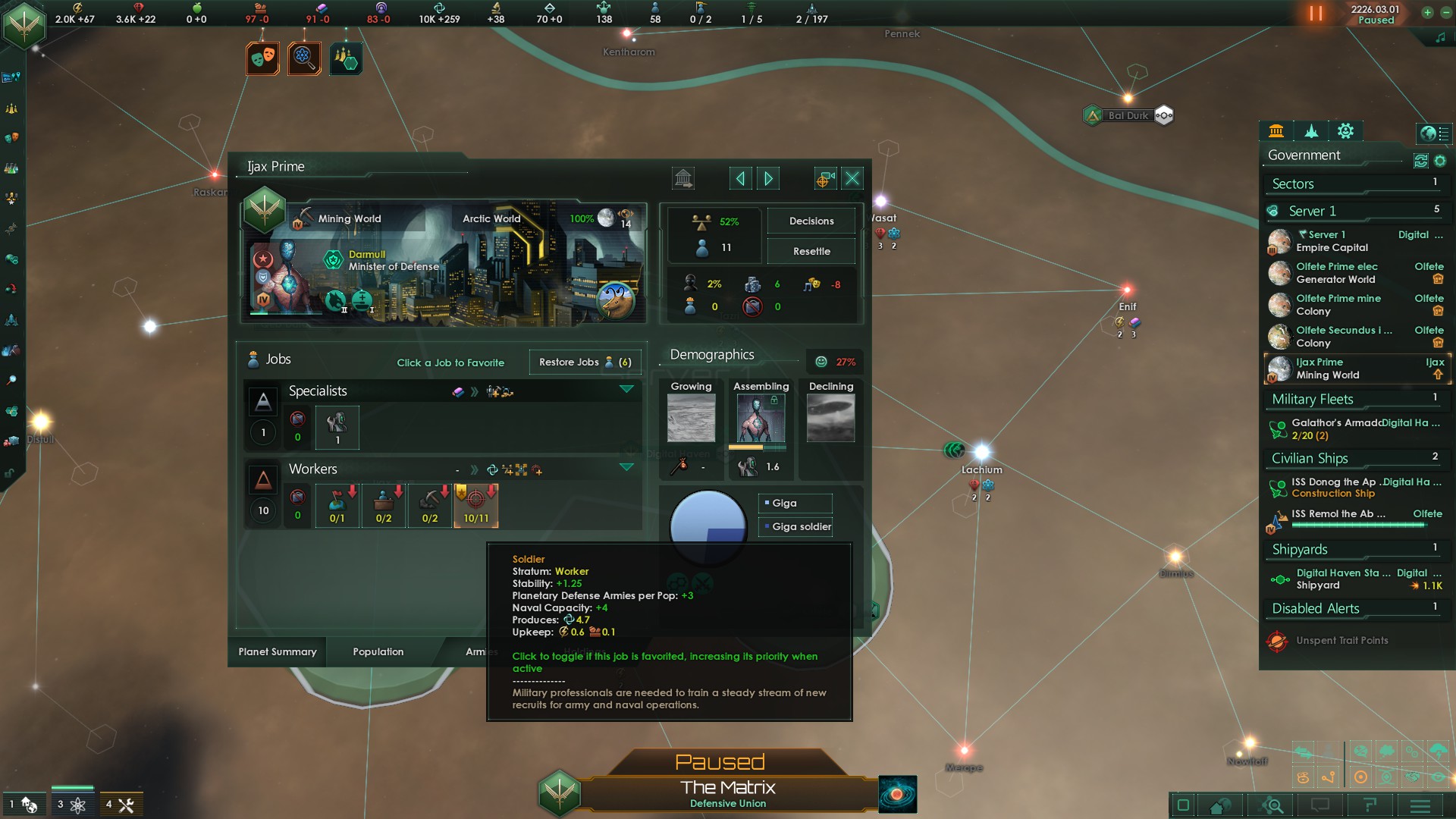Open the Decisions menu for Ijax Prime
1456x819 pixels.
(811, 221)
